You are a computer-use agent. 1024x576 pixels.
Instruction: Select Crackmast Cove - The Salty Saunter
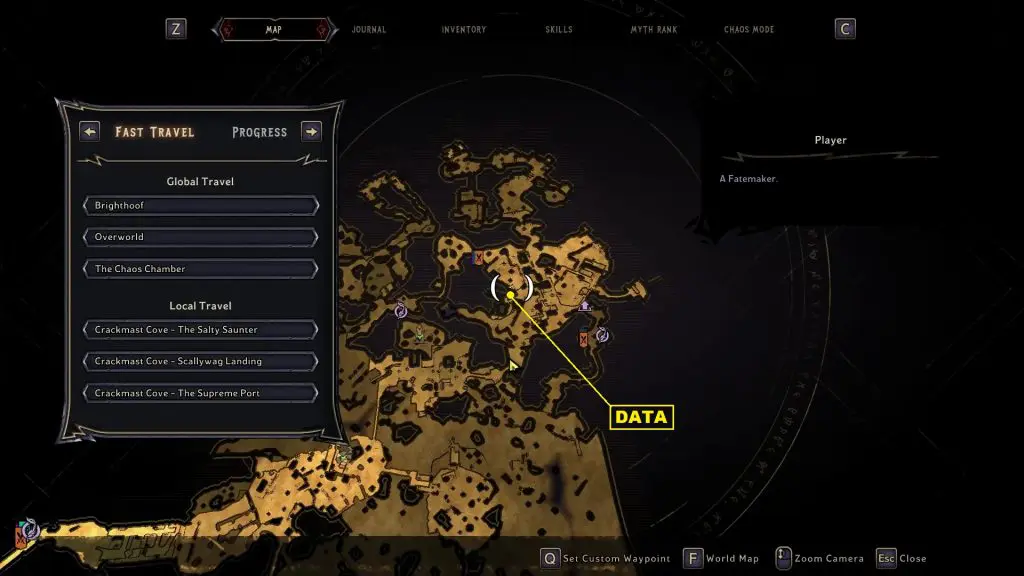tap(201, 330)
